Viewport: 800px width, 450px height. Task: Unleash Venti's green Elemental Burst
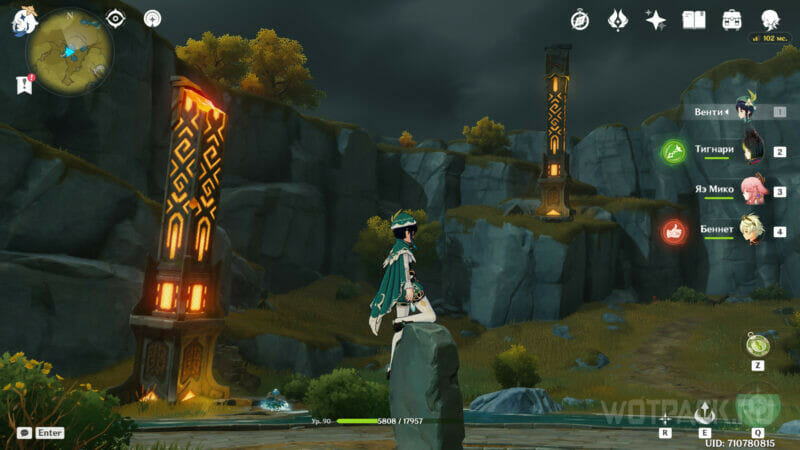click(x=757, y=405)
